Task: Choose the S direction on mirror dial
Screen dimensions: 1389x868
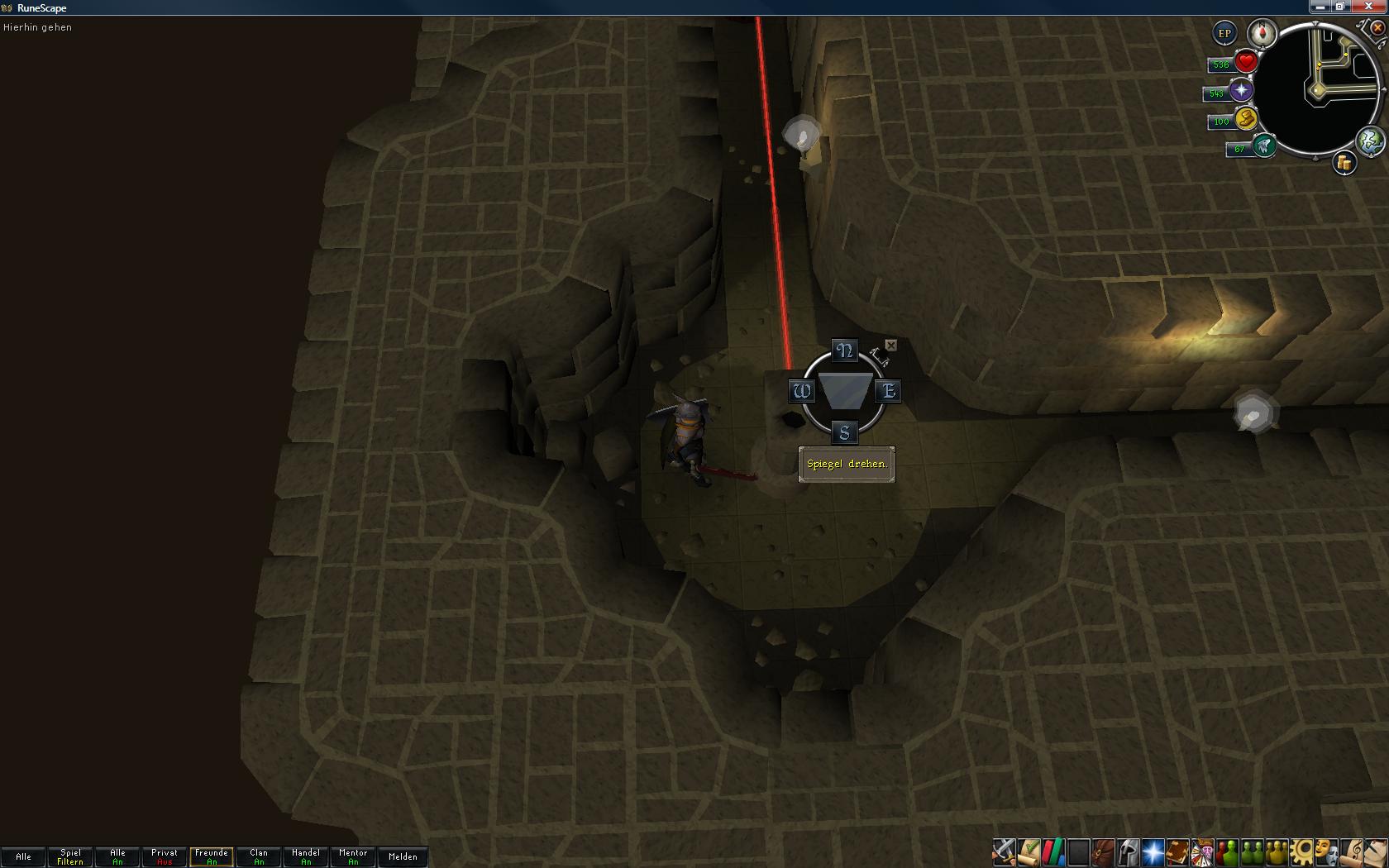Action: (x=844, y=432)
